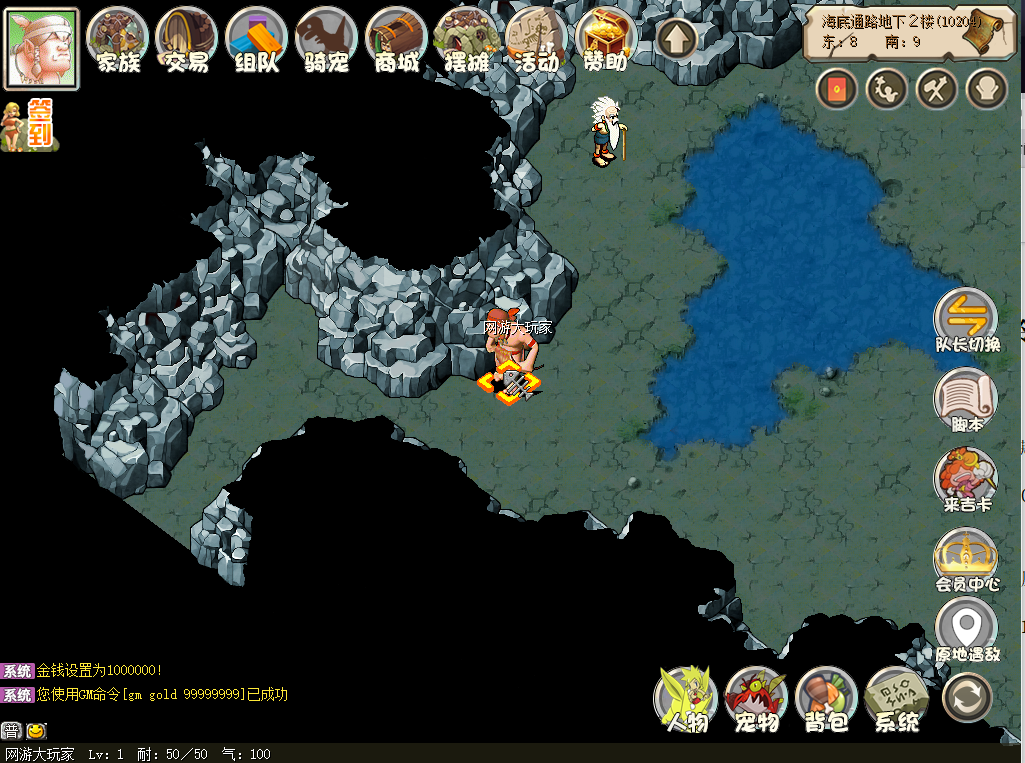Open the 签到 (Sign-in) daily check-in
The height and width of the screenshot is (763, 1025).
(x=28, y=125)
